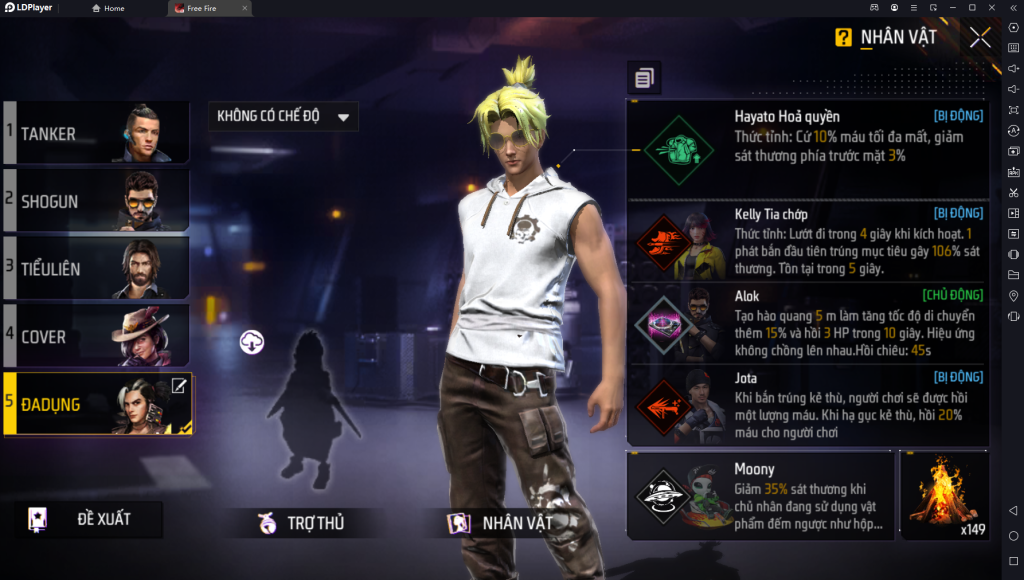Viewport: 1024px width, 580px height.
Task: Switch to the TIỂULIÊN preset
Action: click(x=96, y=268)
